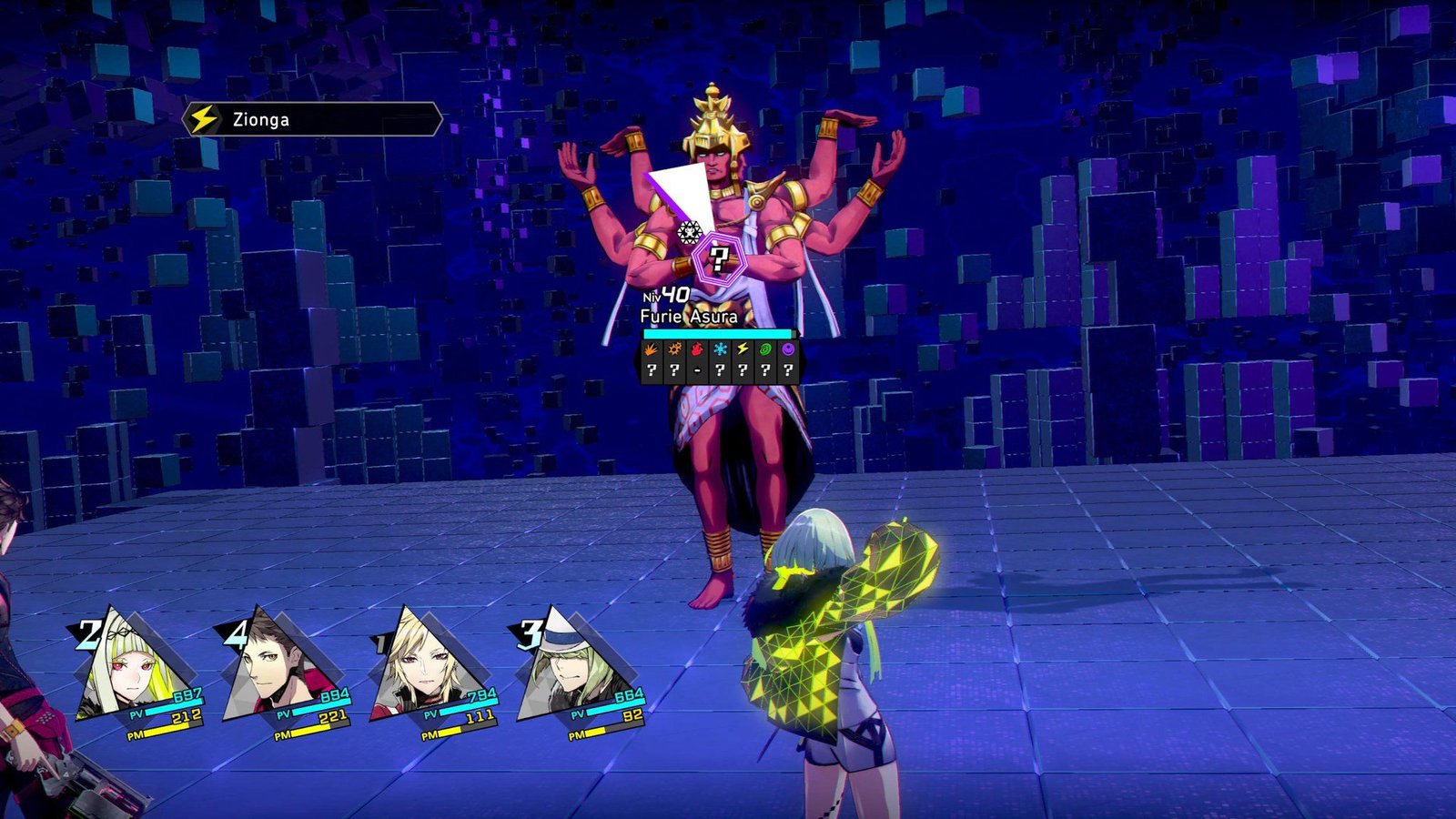Click the '-' resistance marker under fire column
Image resolution: width=1456 pixels, height=819 pixels.
[697, 369]
